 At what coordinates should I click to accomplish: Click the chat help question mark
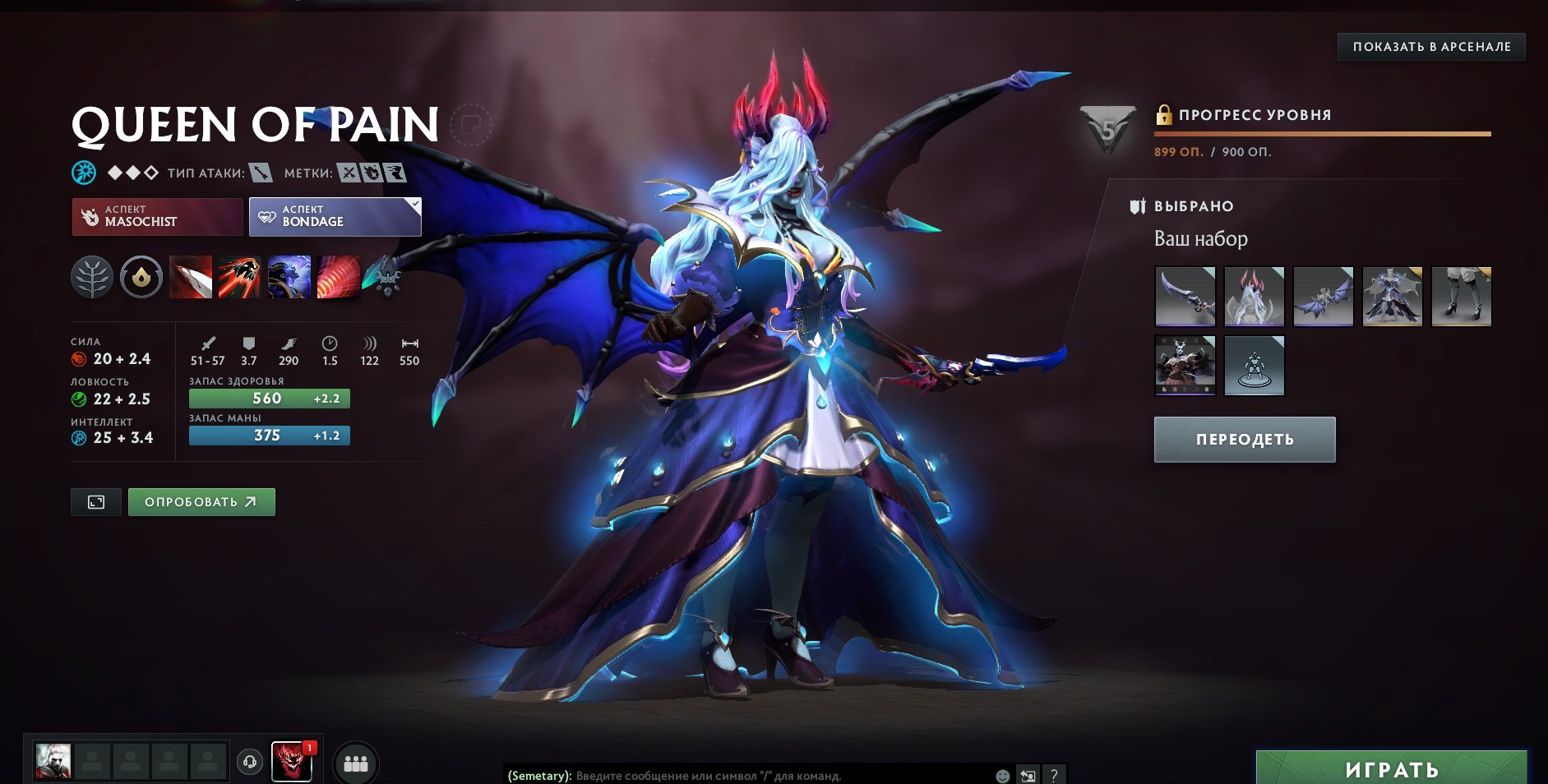coord(1053,773)
